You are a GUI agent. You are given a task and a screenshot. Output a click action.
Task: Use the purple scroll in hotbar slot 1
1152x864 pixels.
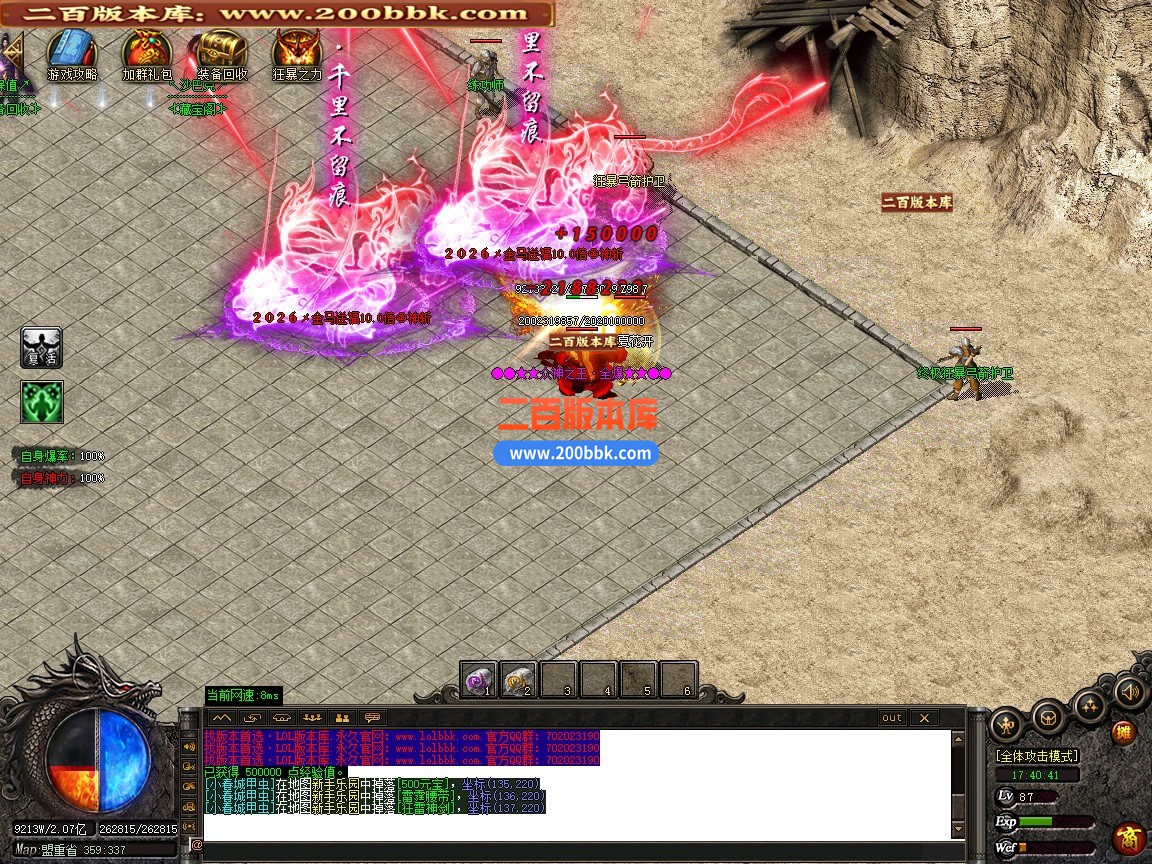click(x=479, y=680)
